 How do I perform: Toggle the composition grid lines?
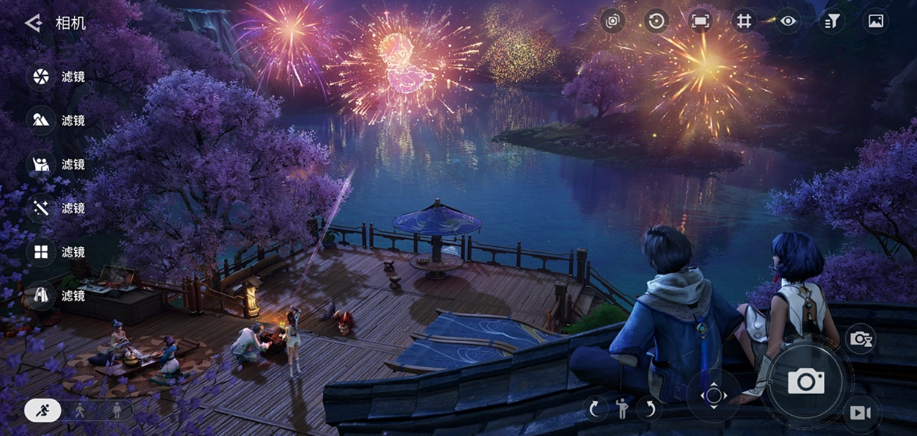(x=744, y=21)
